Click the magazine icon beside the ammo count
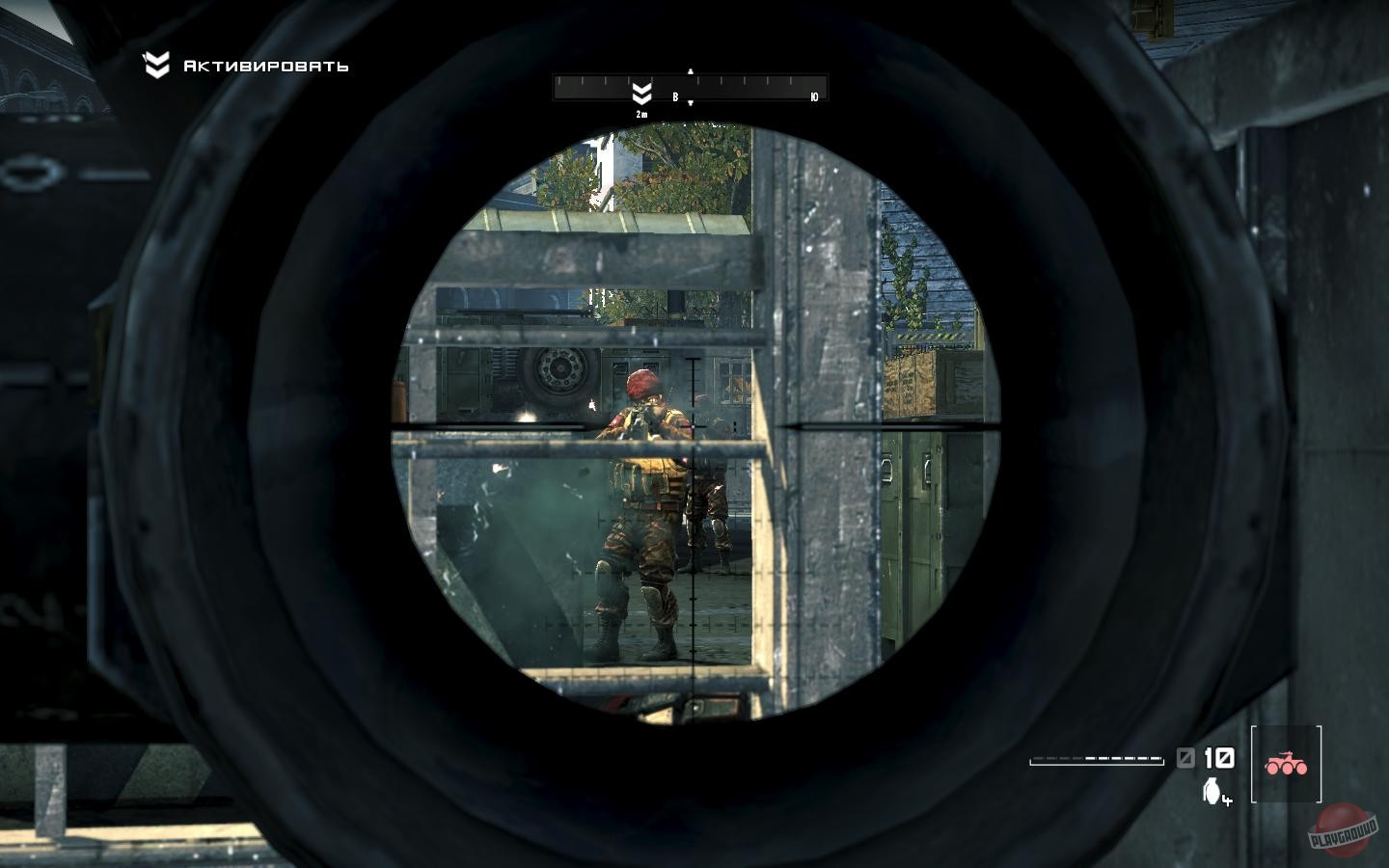 coord(1186,757)
